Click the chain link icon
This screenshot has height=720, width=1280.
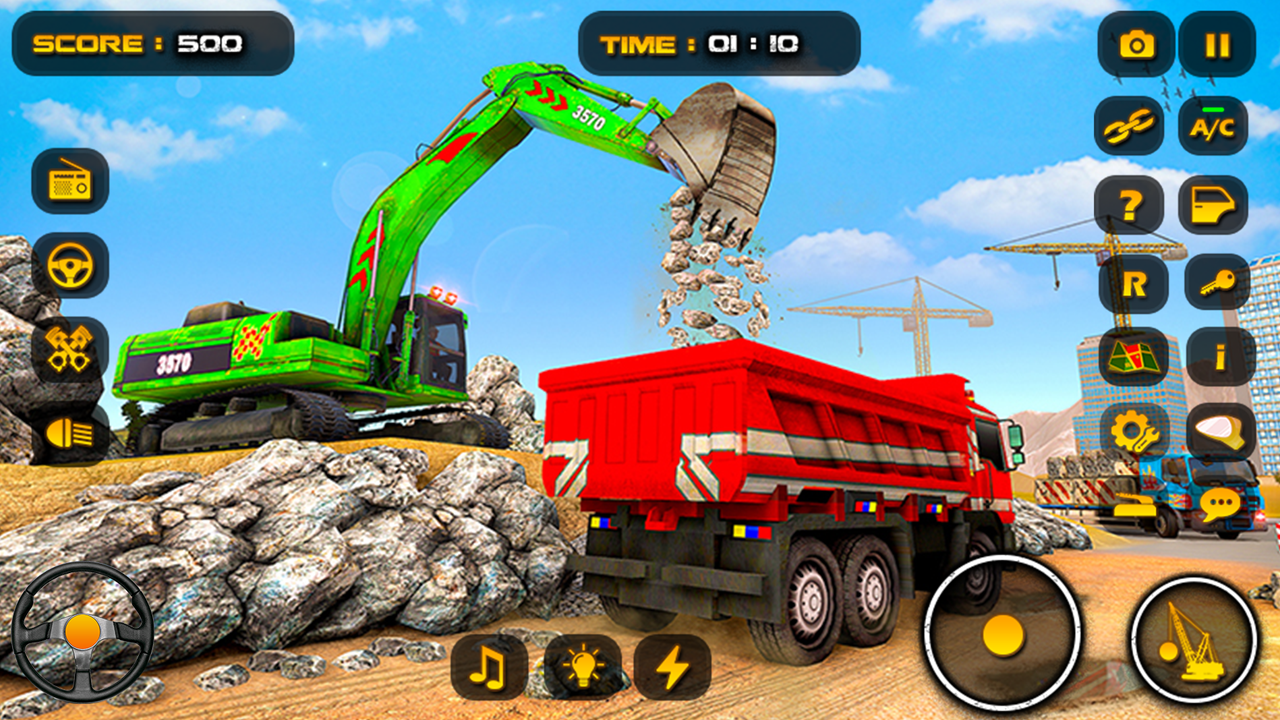coord(1131,126)
